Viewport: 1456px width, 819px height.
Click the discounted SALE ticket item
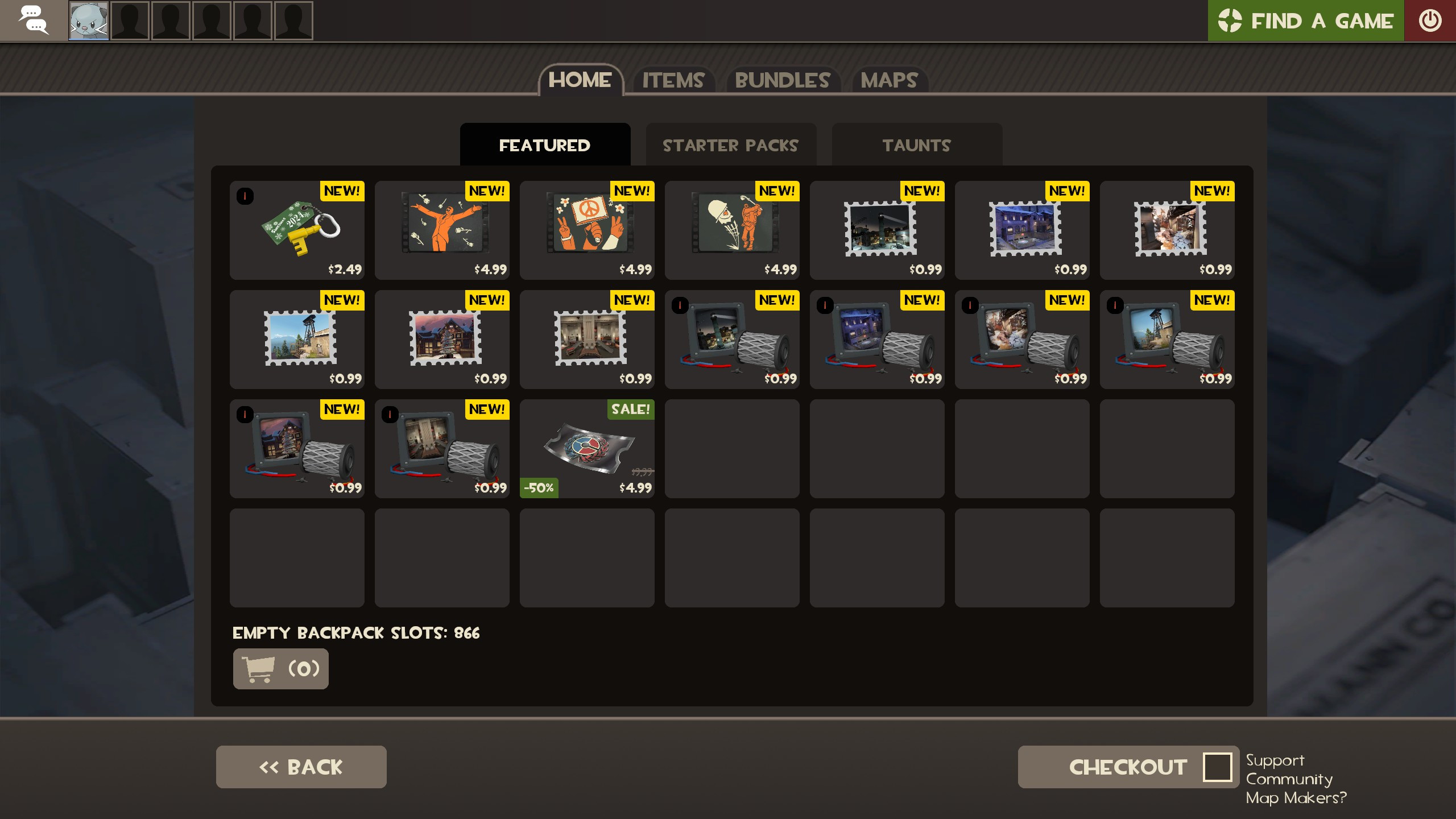(x=587, y=449)
